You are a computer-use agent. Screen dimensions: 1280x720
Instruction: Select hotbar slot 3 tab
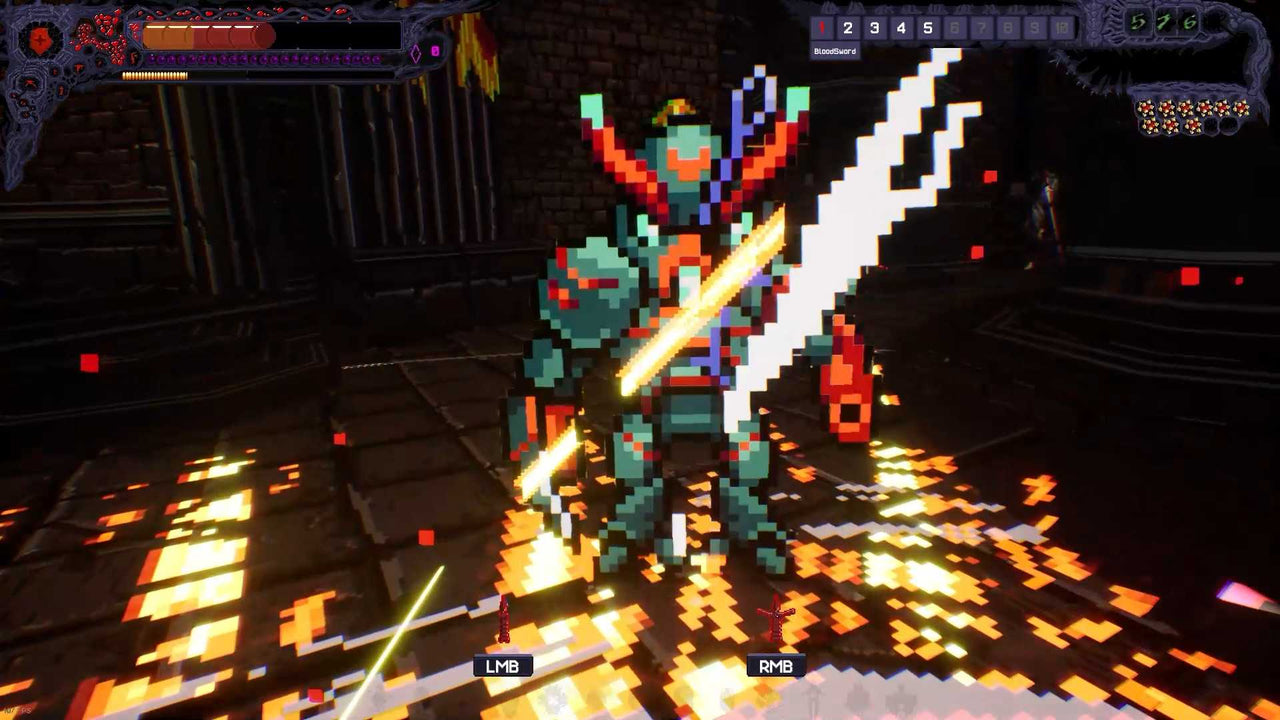coord(875,27)
